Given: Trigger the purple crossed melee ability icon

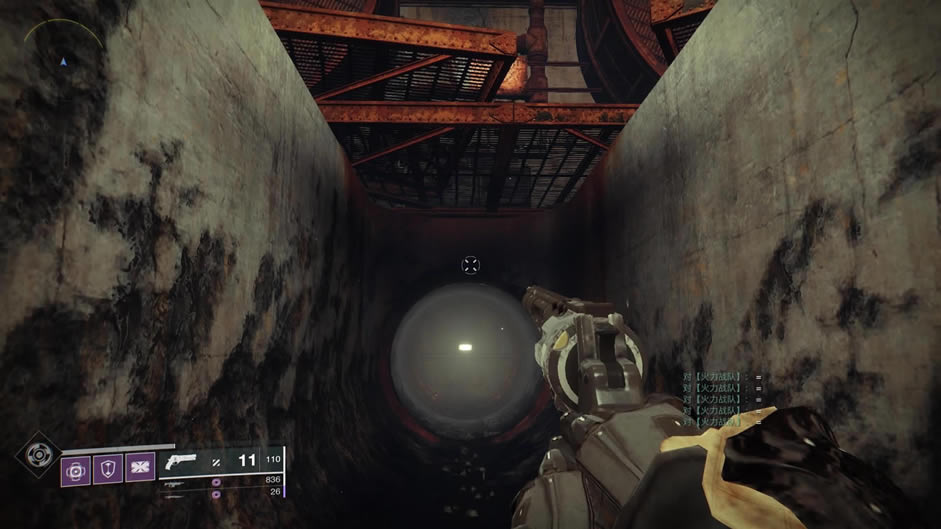Looking at the screenshot, I should click(x=139, y=468).
